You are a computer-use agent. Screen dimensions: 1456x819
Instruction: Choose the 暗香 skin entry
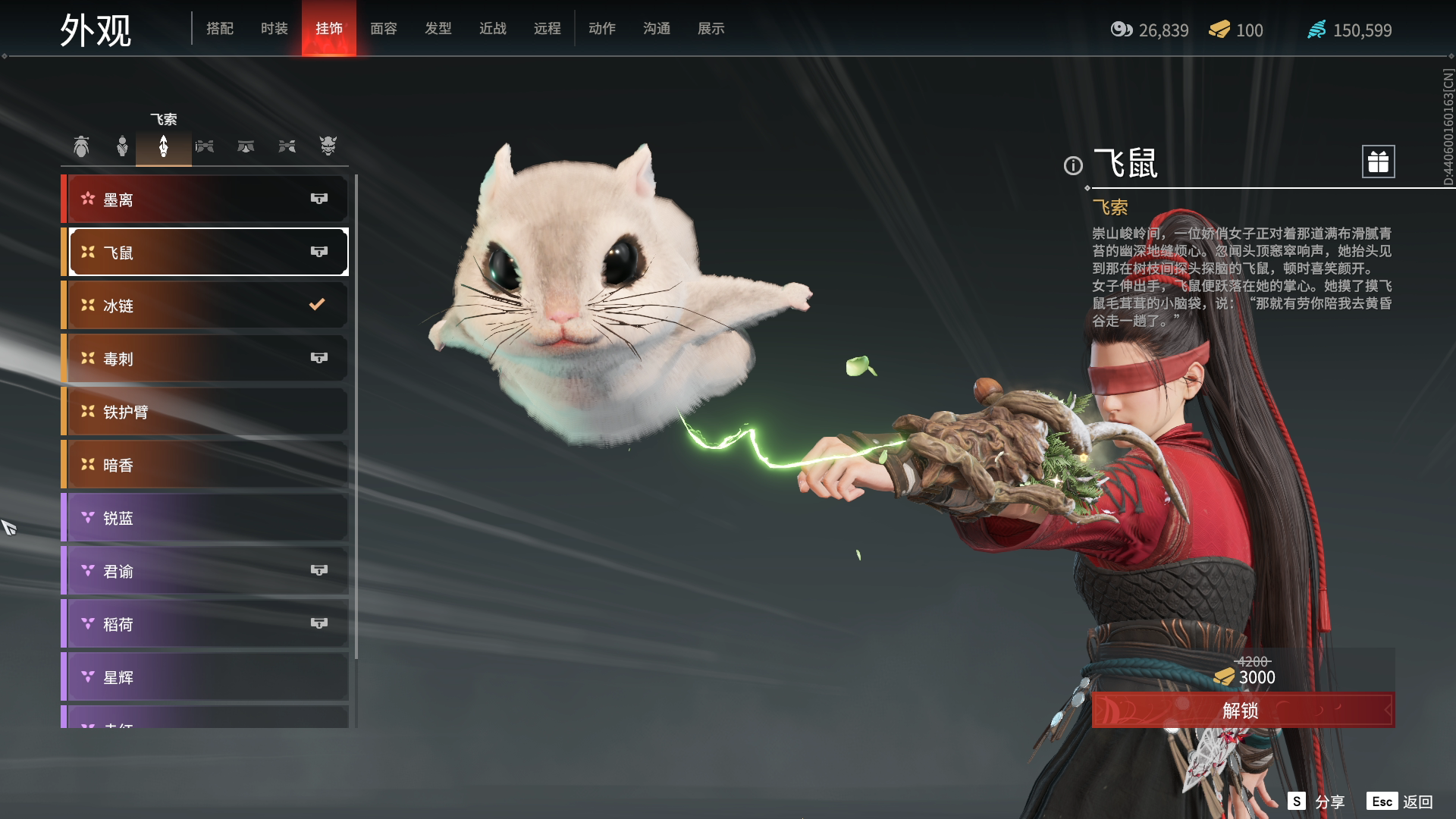[206, 465]
